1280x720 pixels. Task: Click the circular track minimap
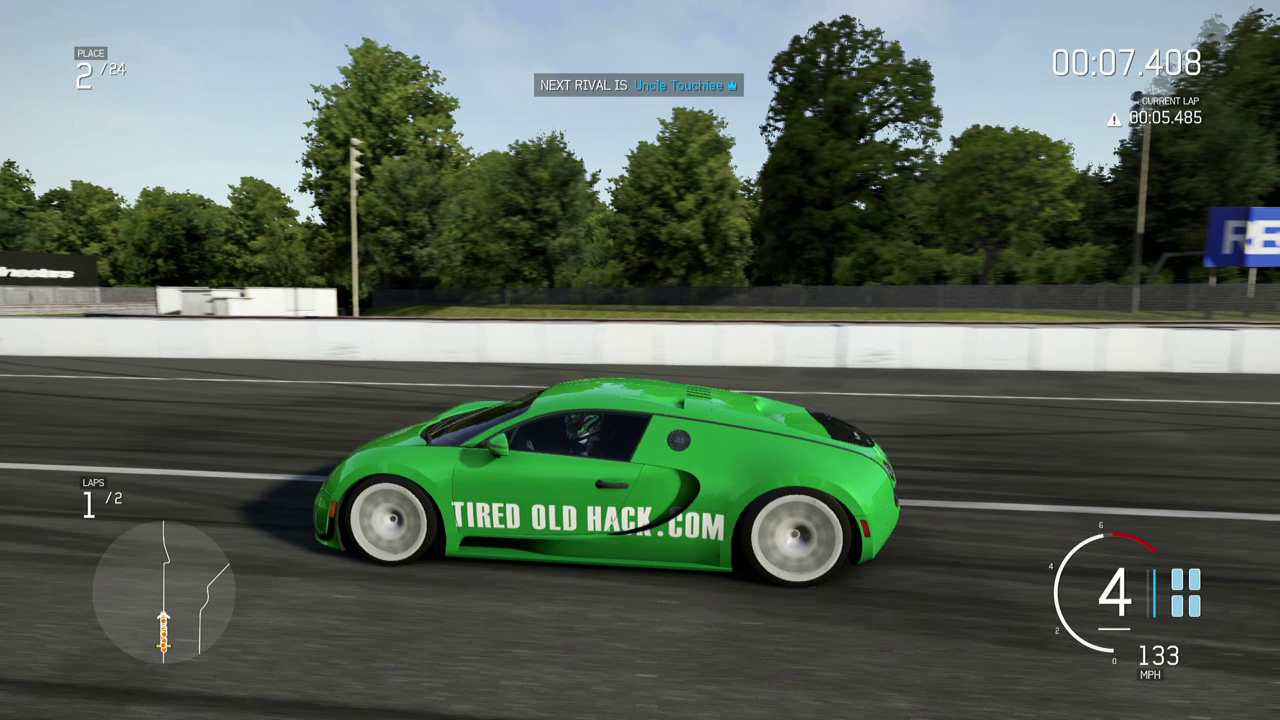[x=163, y=592]
